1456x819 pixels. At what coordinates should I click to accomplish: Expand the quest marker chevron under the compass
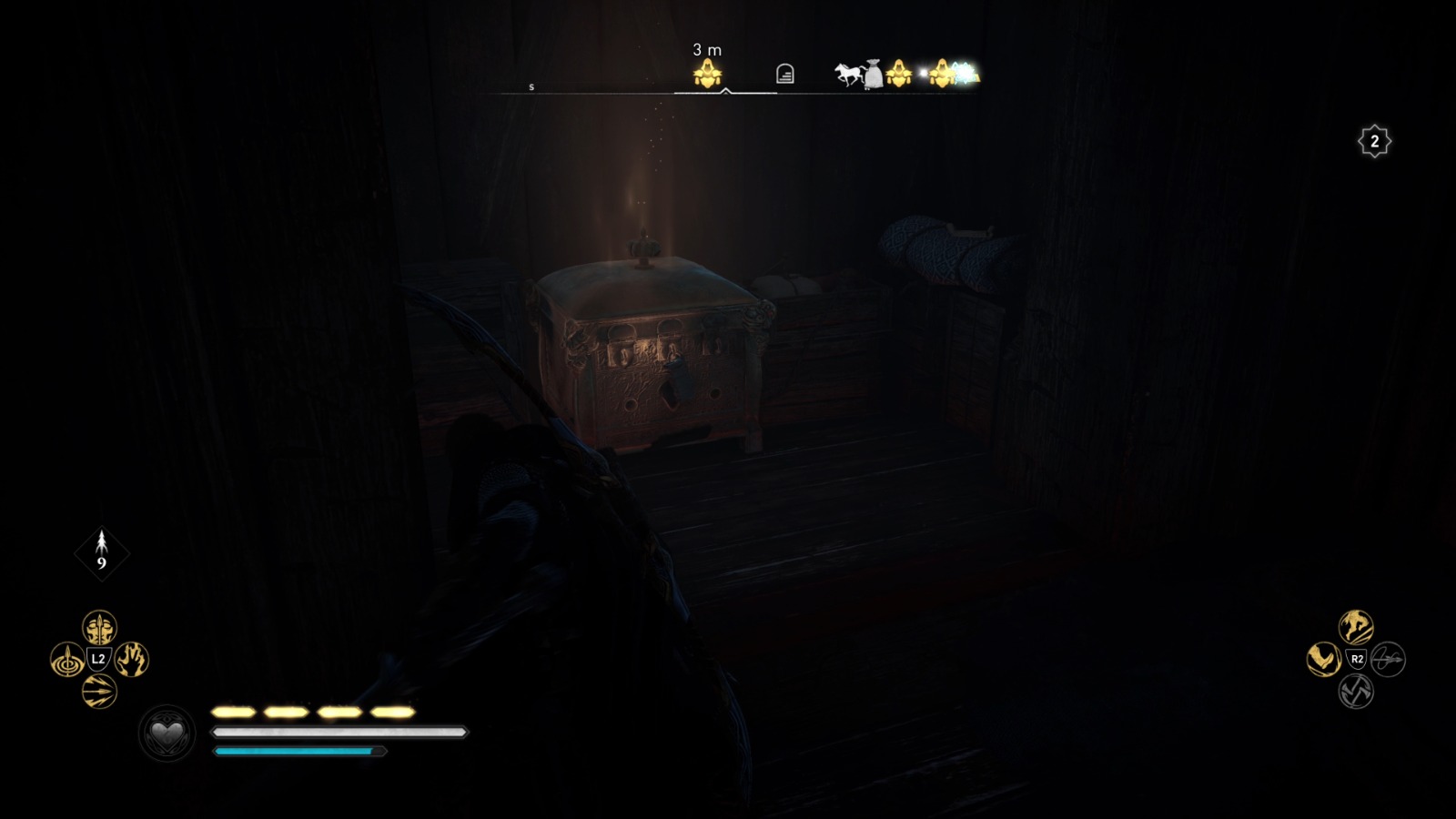725,90
